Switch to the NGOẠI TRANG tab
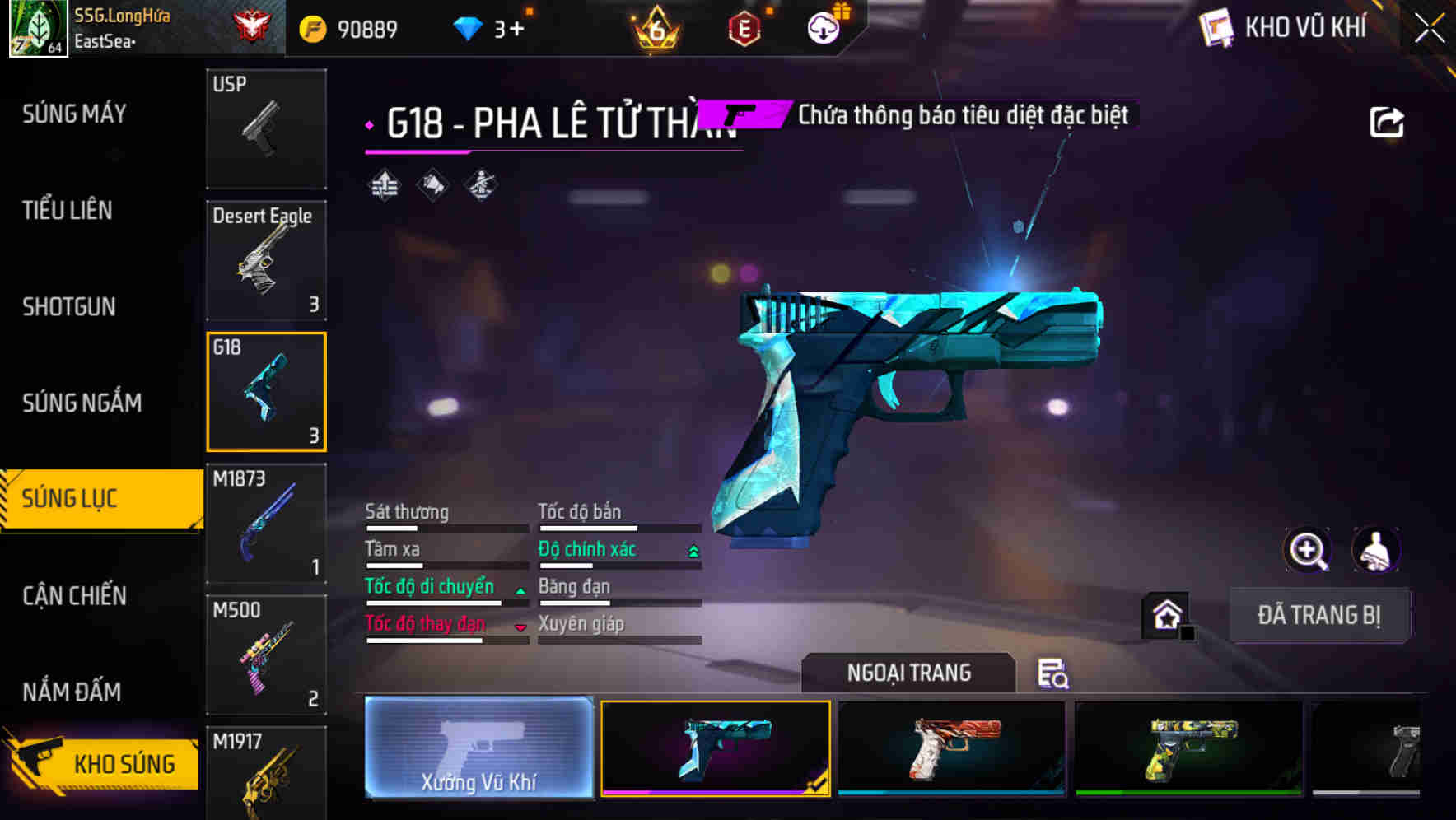 tap(908, 673)
